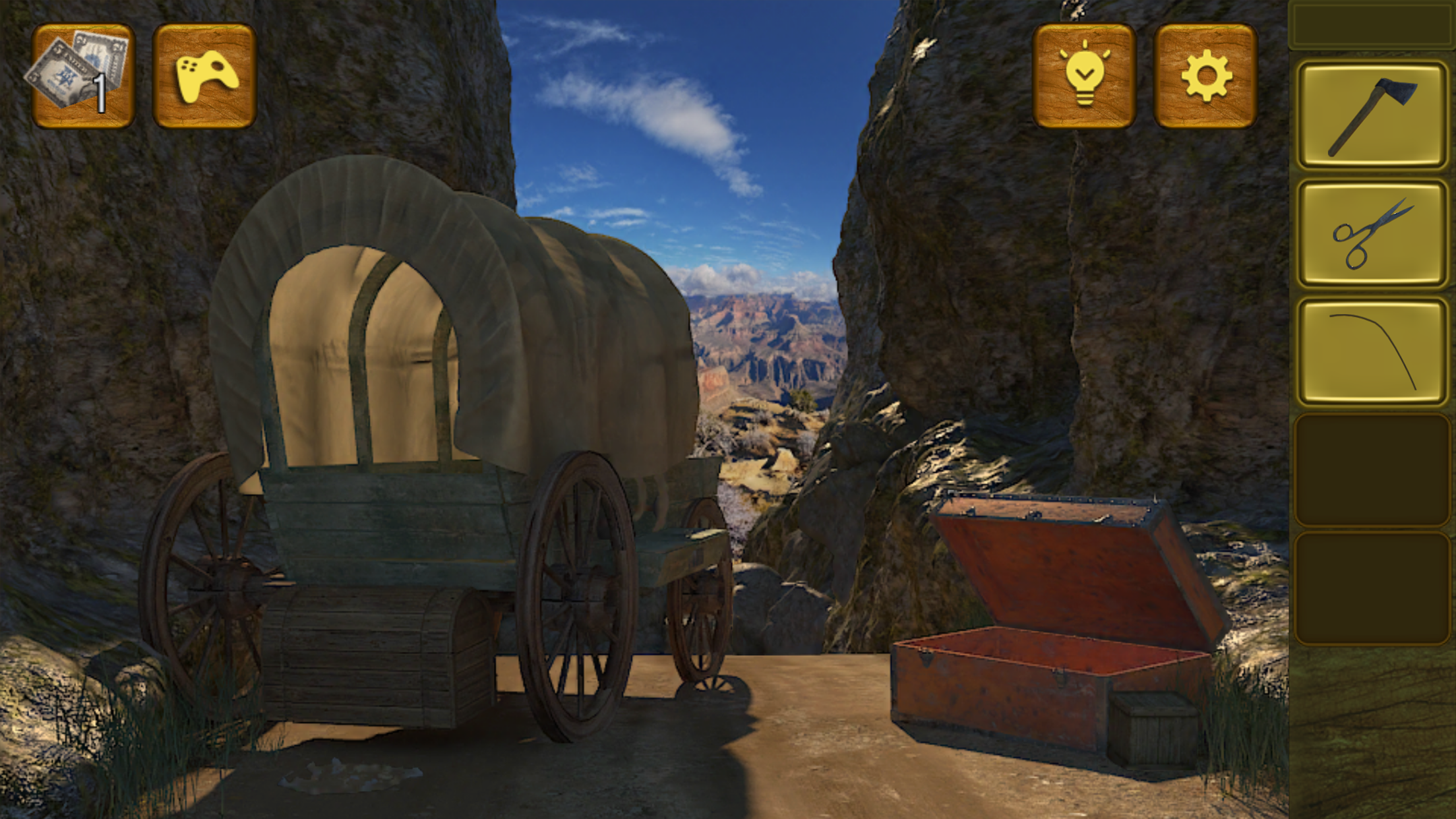Viewport: 1456px width, 819px height.
Task: Open settings with the gear button
Action: point(1205,76)
